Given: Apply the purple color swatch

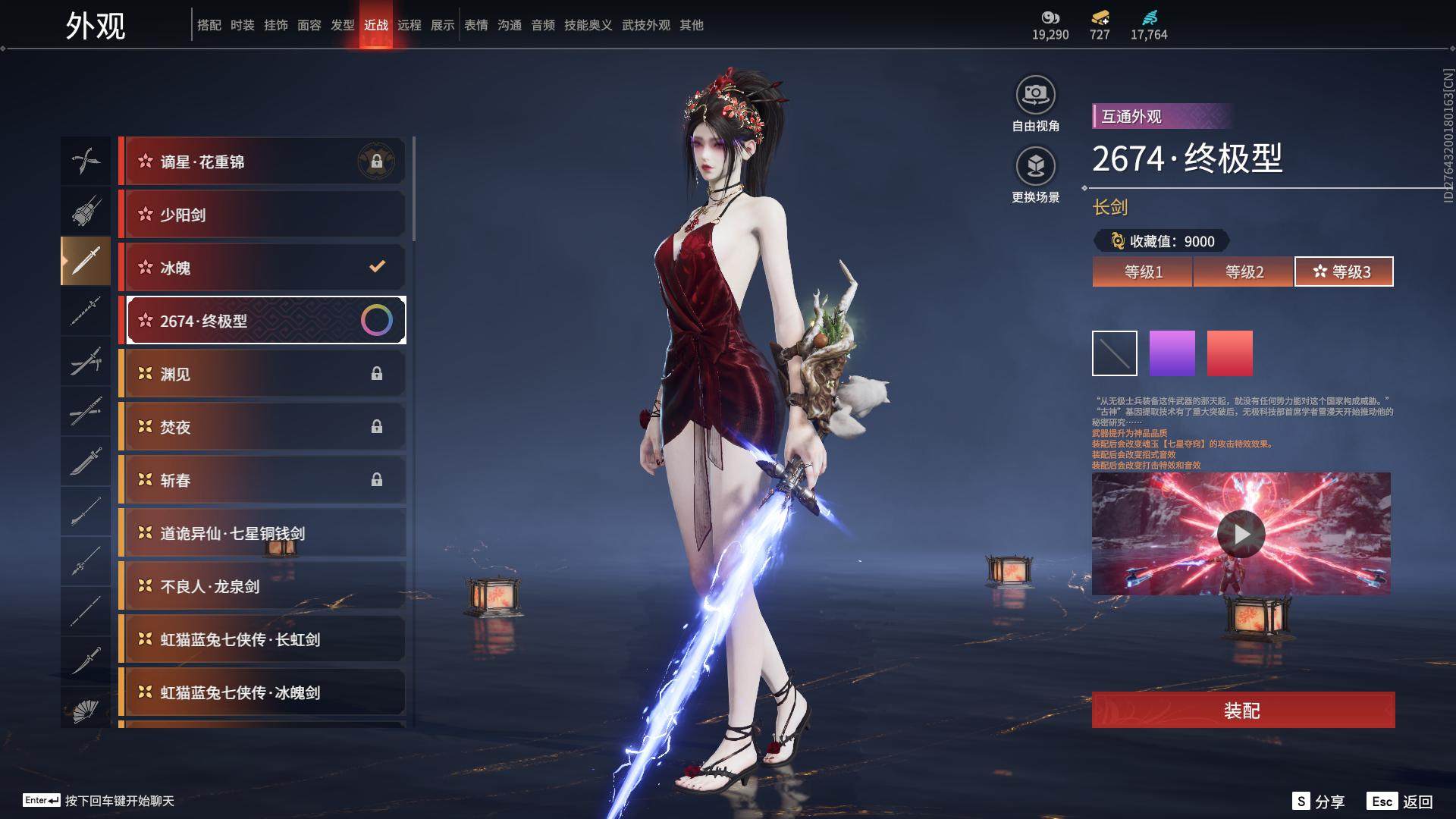Looking at the screenshot, I should click(x=1172, y=353).
